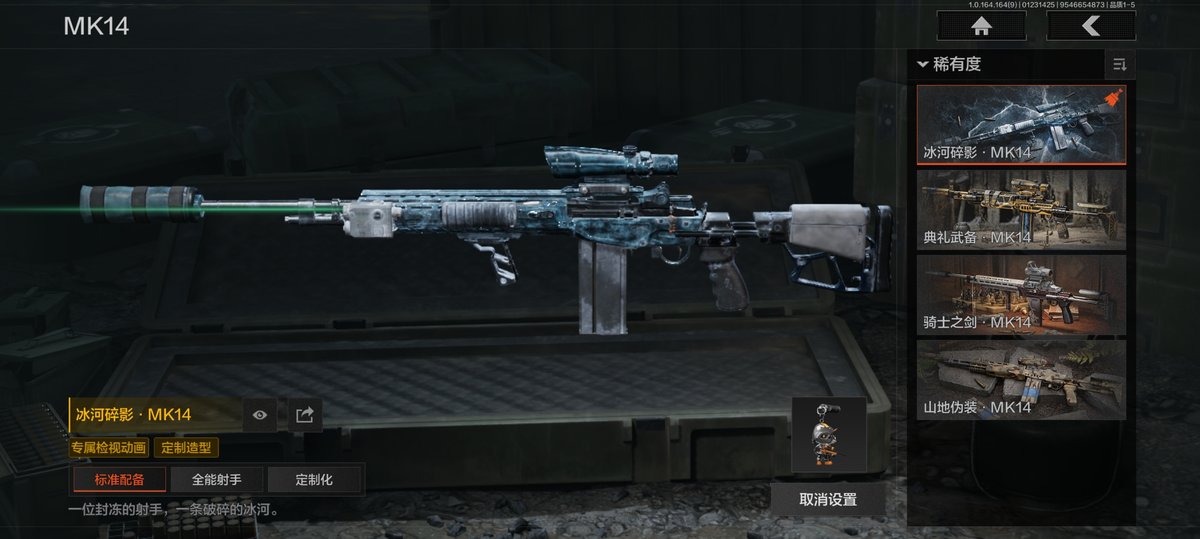This screenshot has width=1200, height=539.
Task: Click the 取消设置 button
Action: point(828,499)
